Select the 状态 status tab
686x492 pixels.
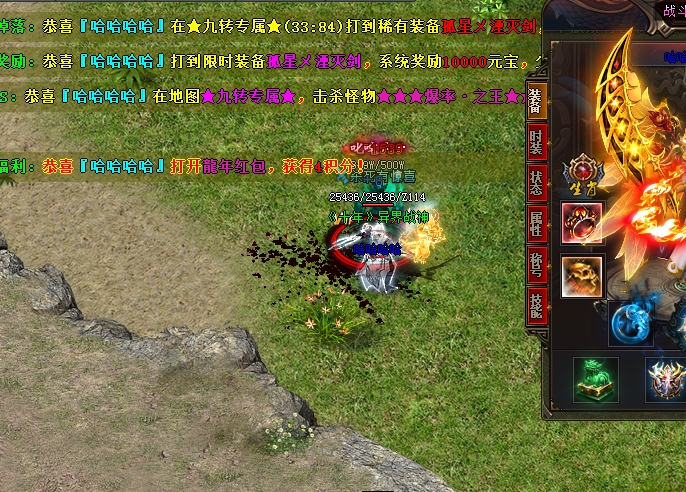(536, 183)
